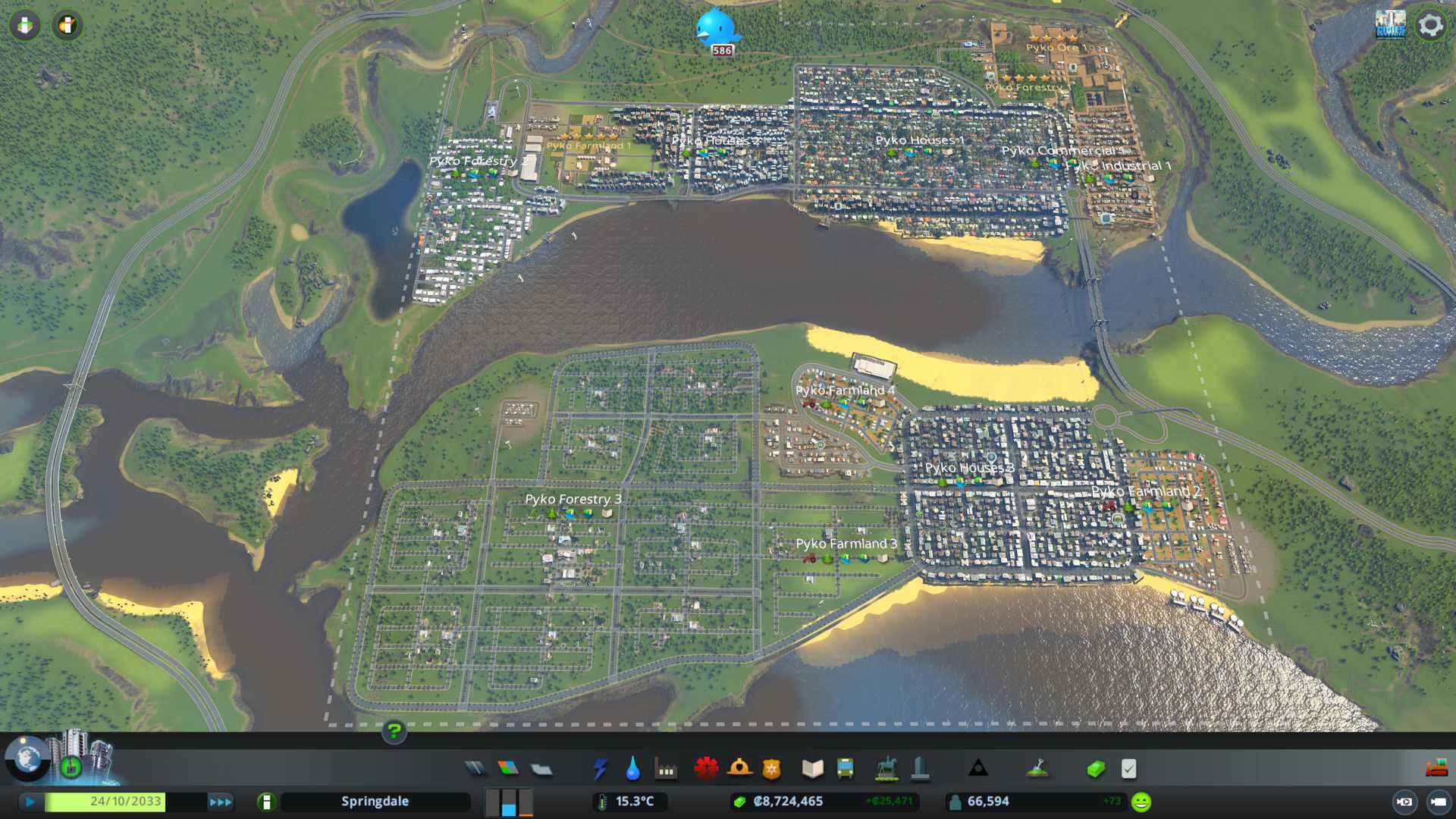Viewport: 1456px width, 819px height.
Task: Open the Garbage and Industry factory menu
Action: click(666, 769)
